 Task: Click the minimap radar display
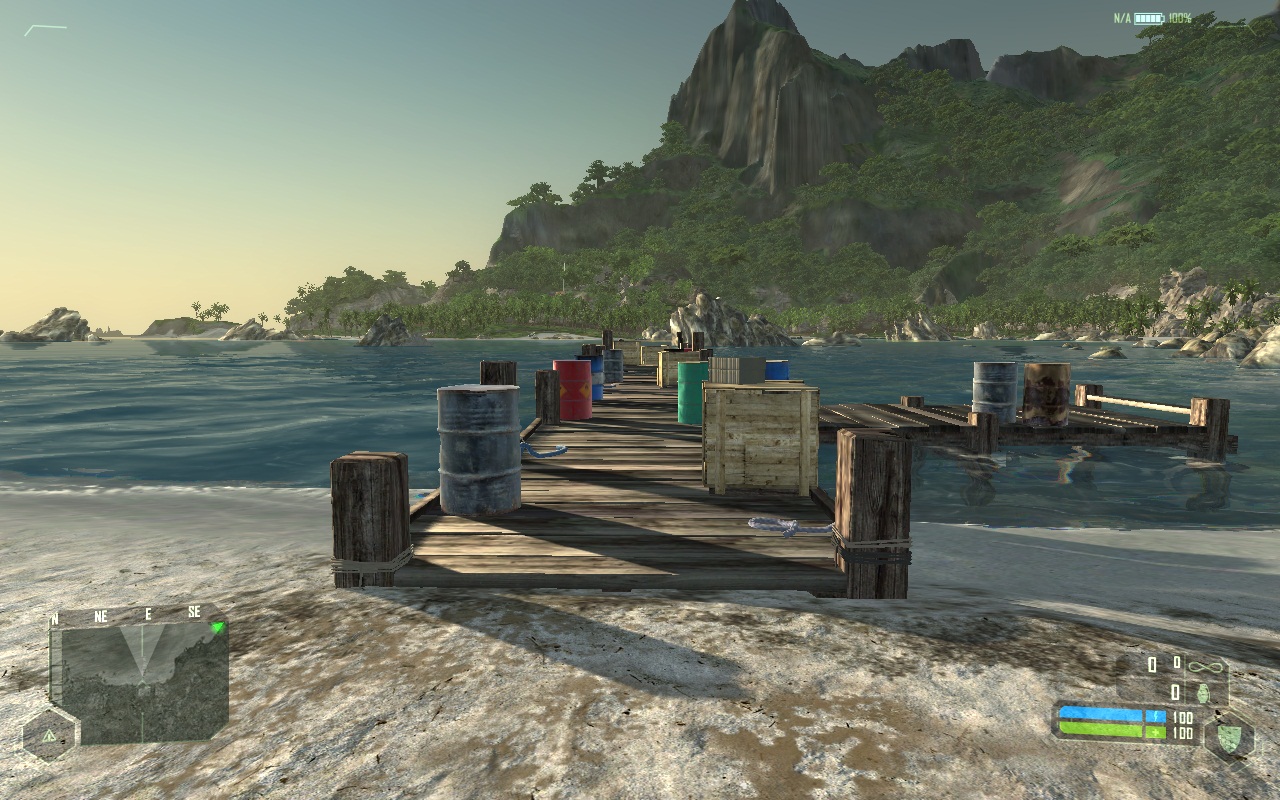point(139,682)
